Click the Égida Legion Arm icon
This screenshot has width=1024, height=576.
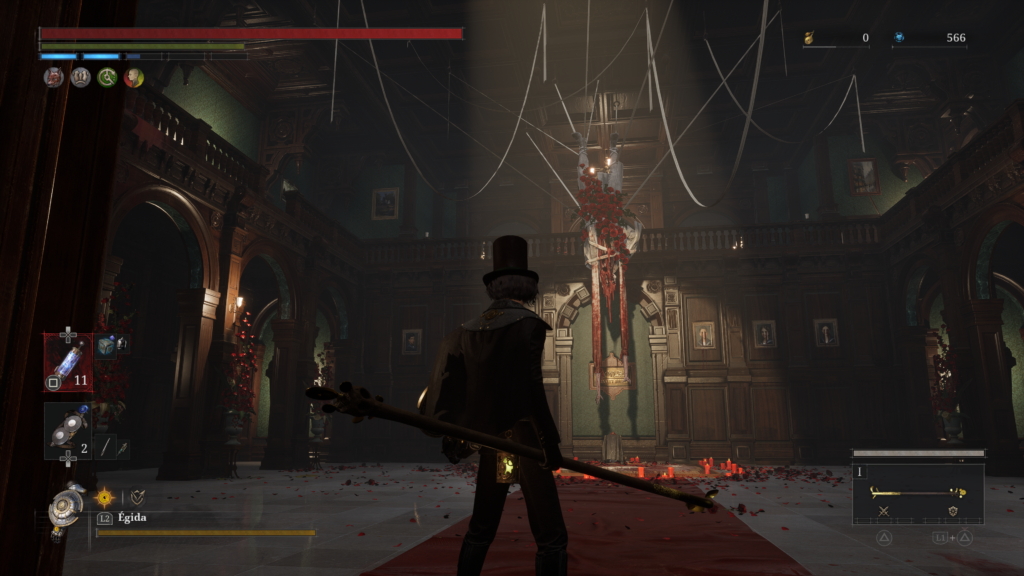click(x=67, y=507)
